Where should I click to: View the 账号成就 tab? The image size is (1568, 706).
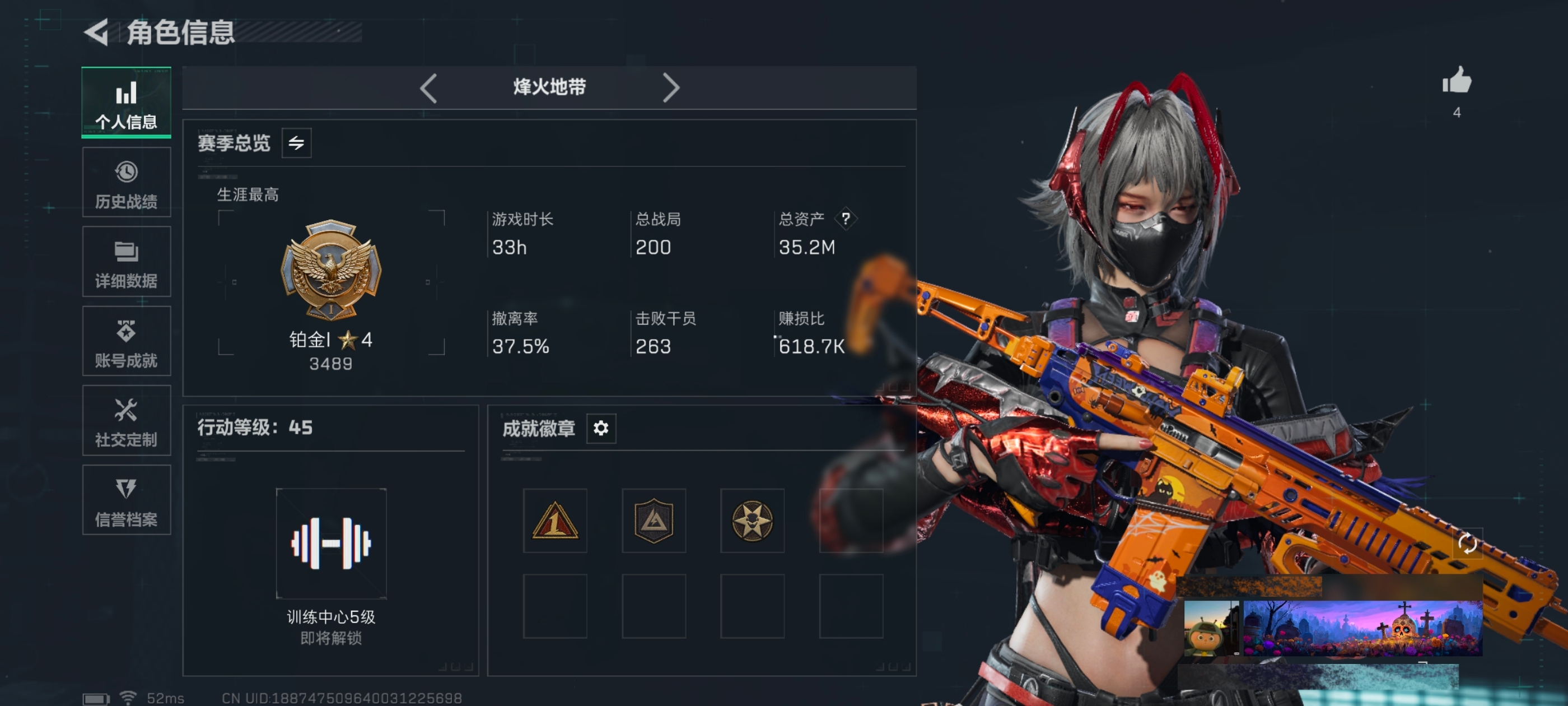(x=126, y=341)
